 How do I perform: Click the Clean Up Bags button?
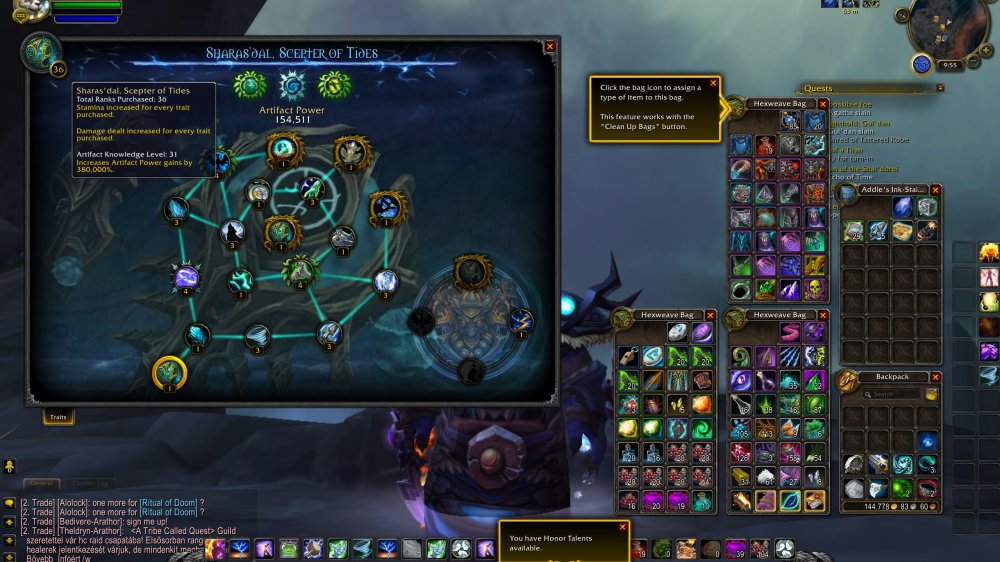pyautogui.click(x=932, y=394)
